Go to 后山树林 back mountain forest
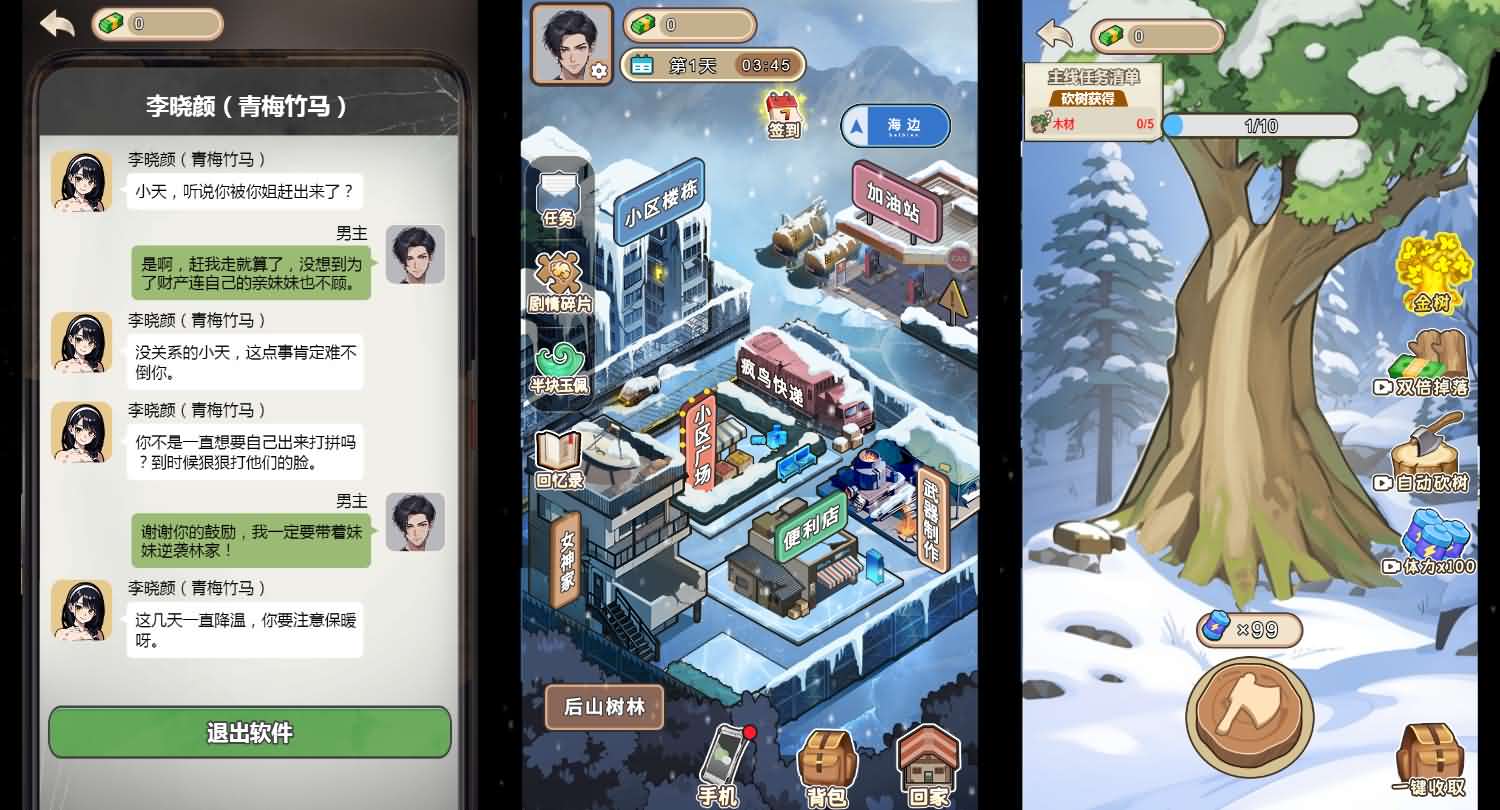The width and height of the screenshot is (1500, 810). click(603, 707)
